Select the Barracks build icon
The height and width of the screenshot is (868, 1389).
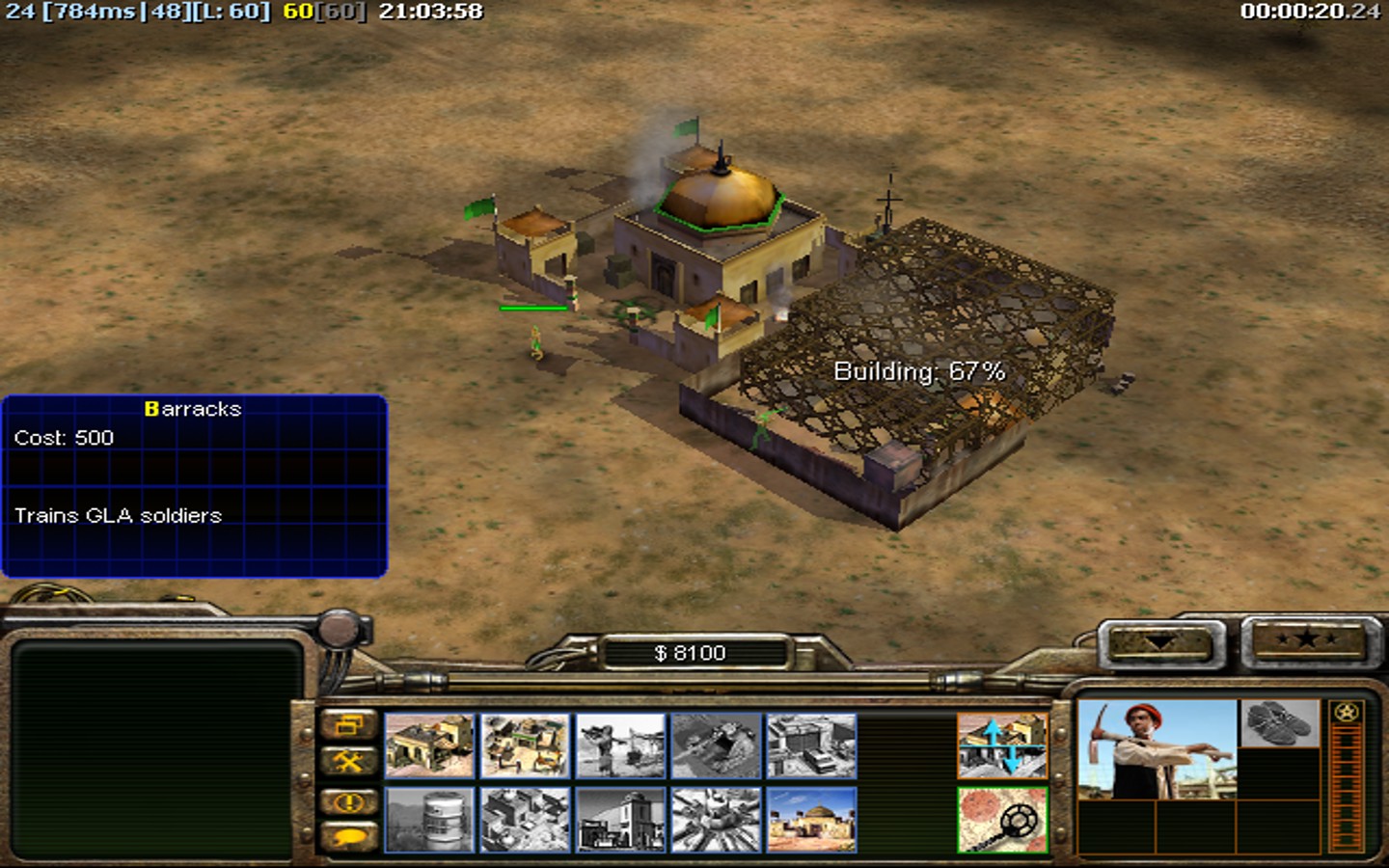[x=430, y=746]
